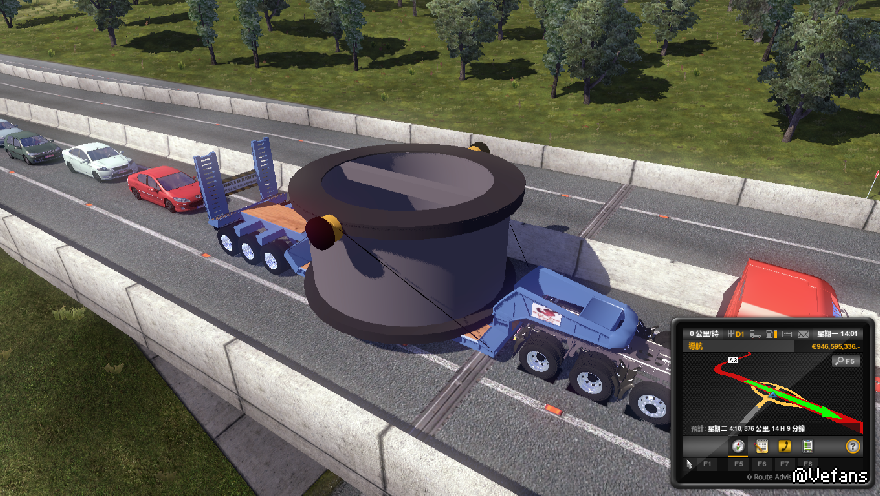The width and height of the screenshot is (880, 496).
Task: Open the phone assistance tab
Action: pyautogui.click(x=785, y=446)
